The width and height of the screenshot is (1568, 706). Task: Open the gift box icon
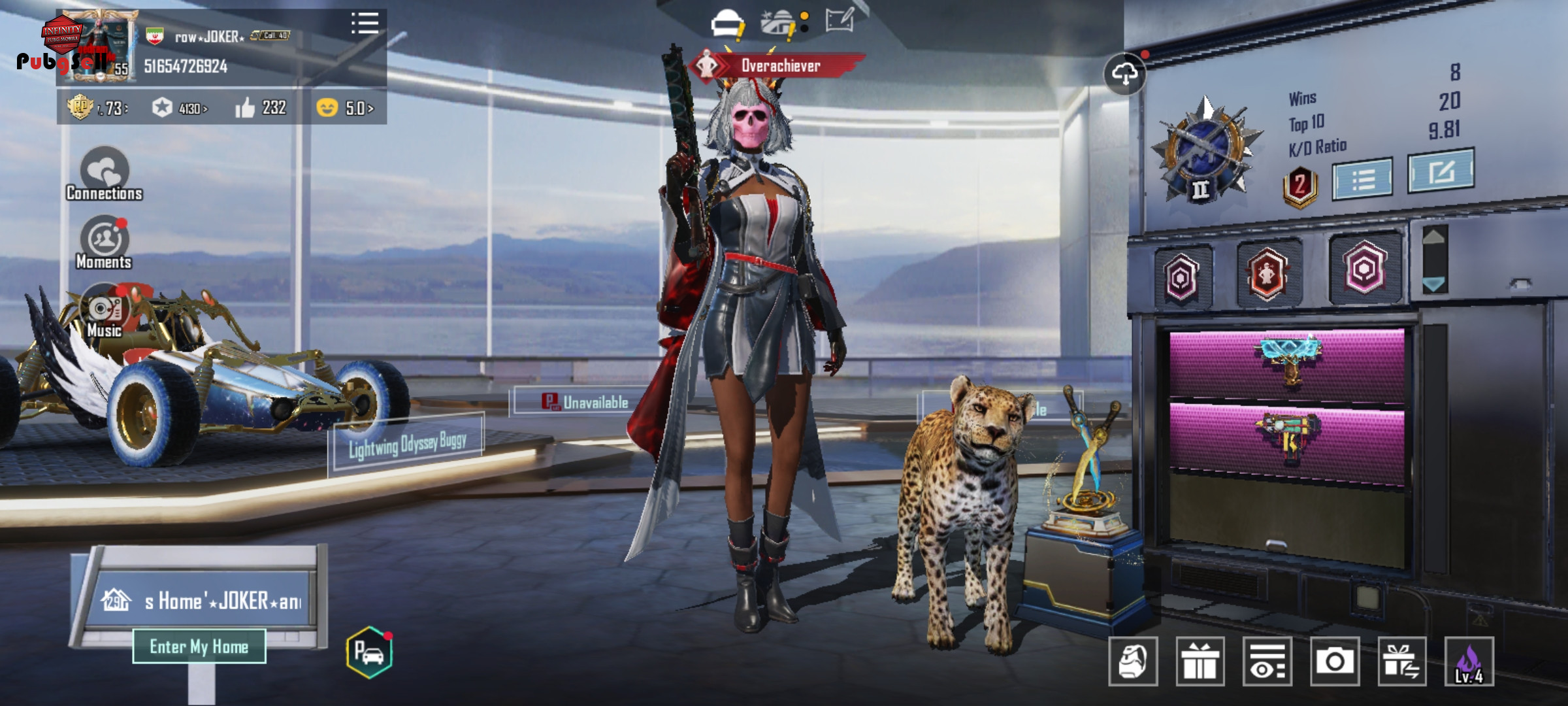coord(1200,662)
